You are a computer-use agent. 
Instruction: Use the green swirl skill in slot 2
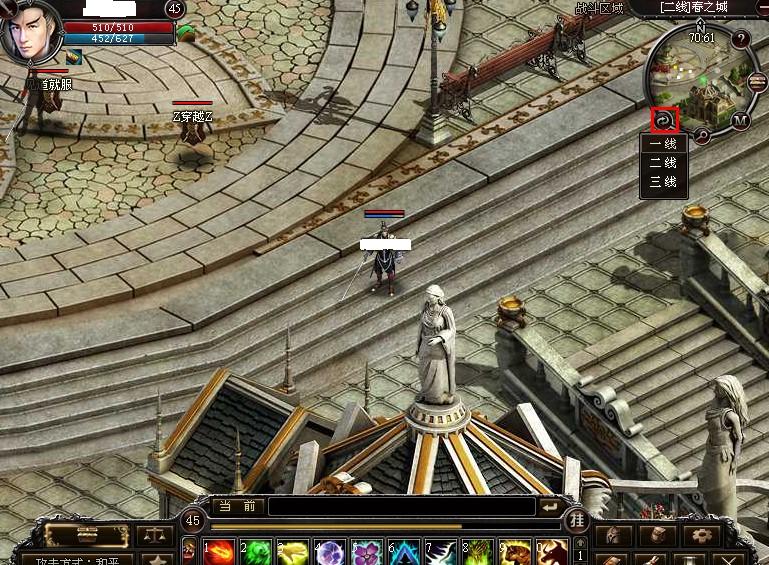click(x=257, y=552)
